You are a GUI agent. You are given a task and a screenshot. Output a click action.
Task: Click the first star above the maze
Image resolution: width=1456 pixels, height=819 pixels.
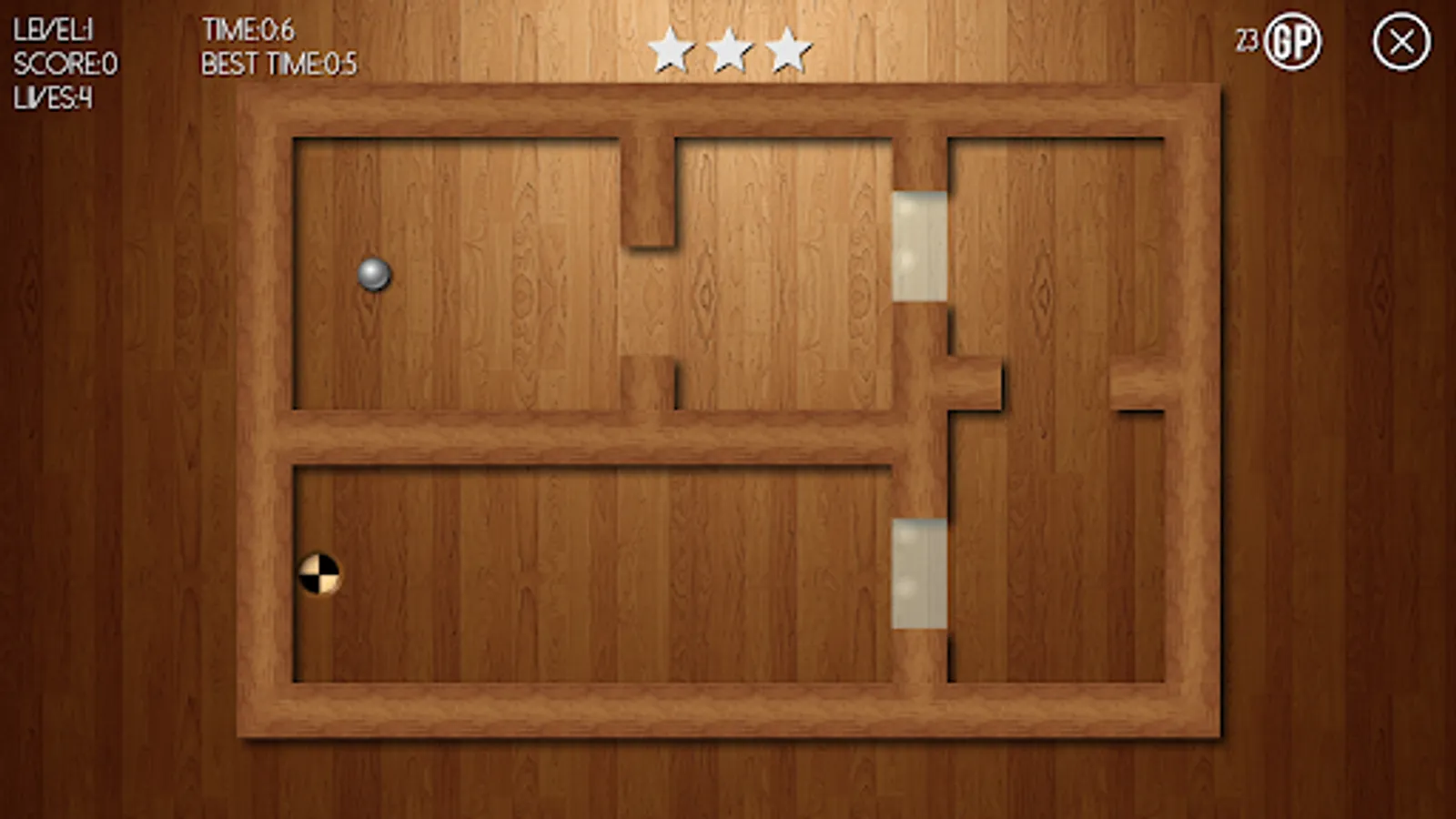pyautogui.click(x=672, y=50)
